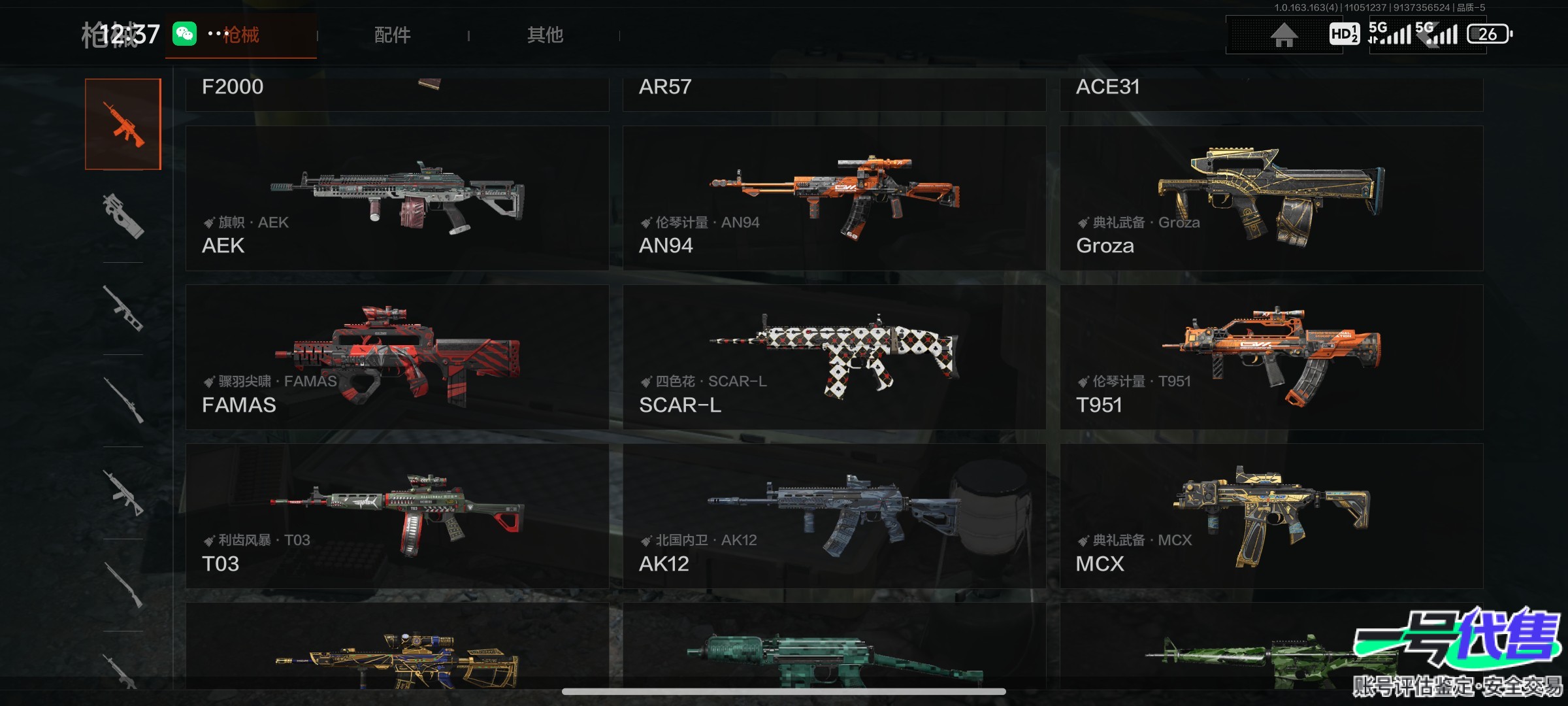Choose the AEK weapon card
This screenshot has width=1568, height=706.
click(397, 198)
